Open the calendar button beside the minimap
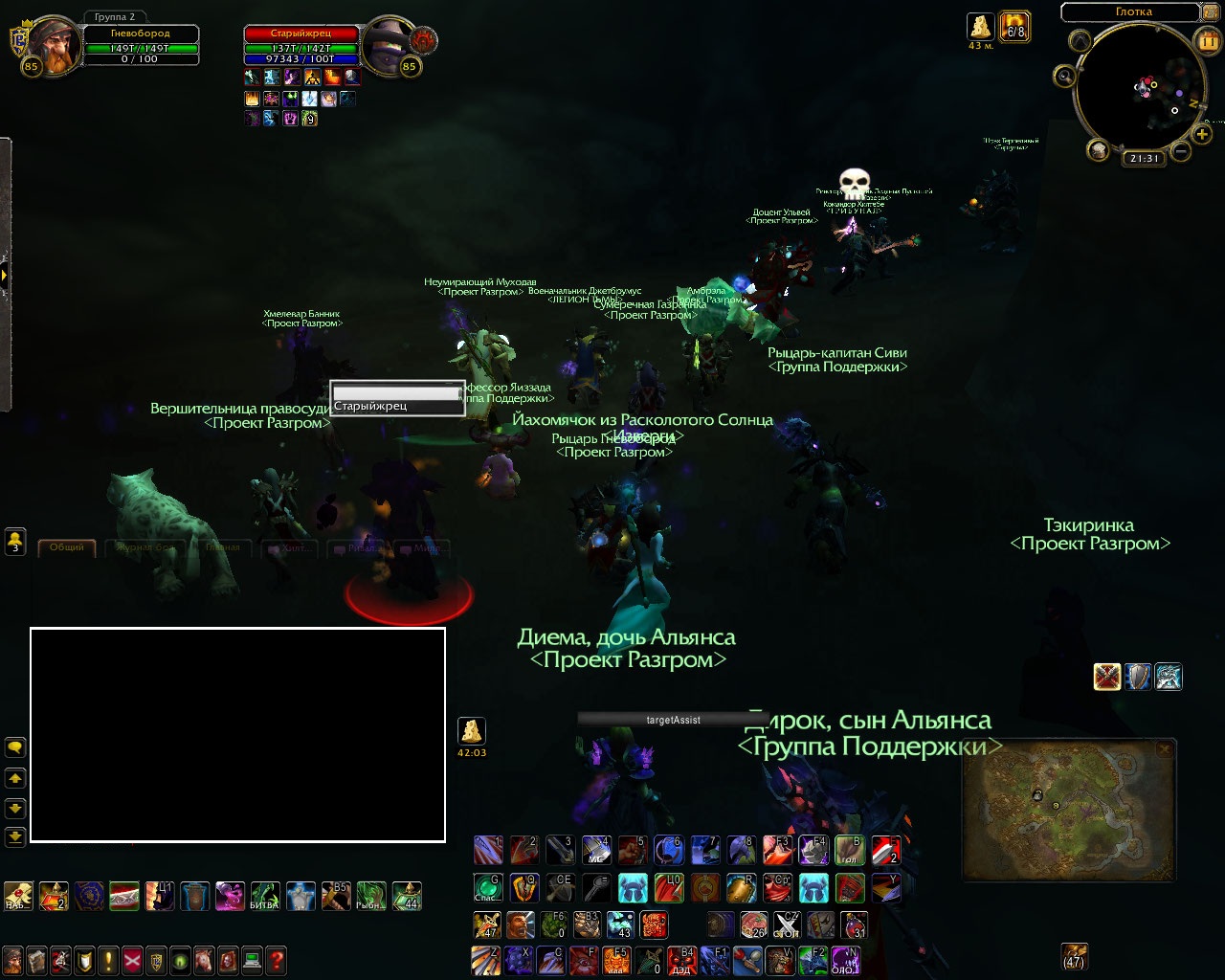 click(x=1207, y=41)
